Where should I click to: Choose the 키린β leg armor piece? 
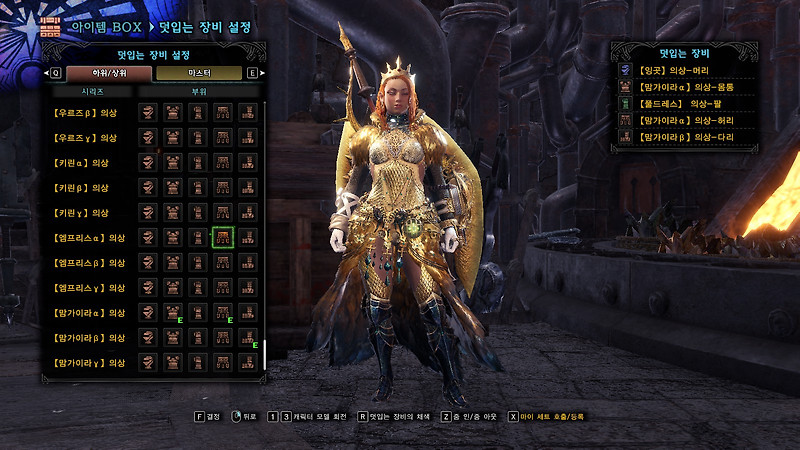coord(247,187)
